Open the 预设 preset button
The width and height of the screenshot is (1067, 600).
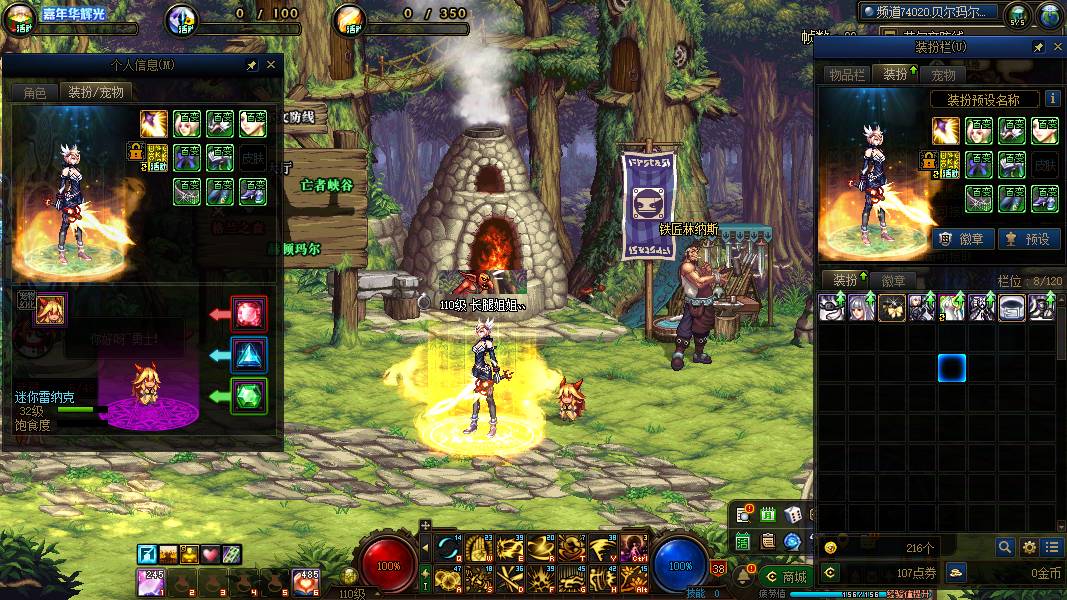point(1028,239)
